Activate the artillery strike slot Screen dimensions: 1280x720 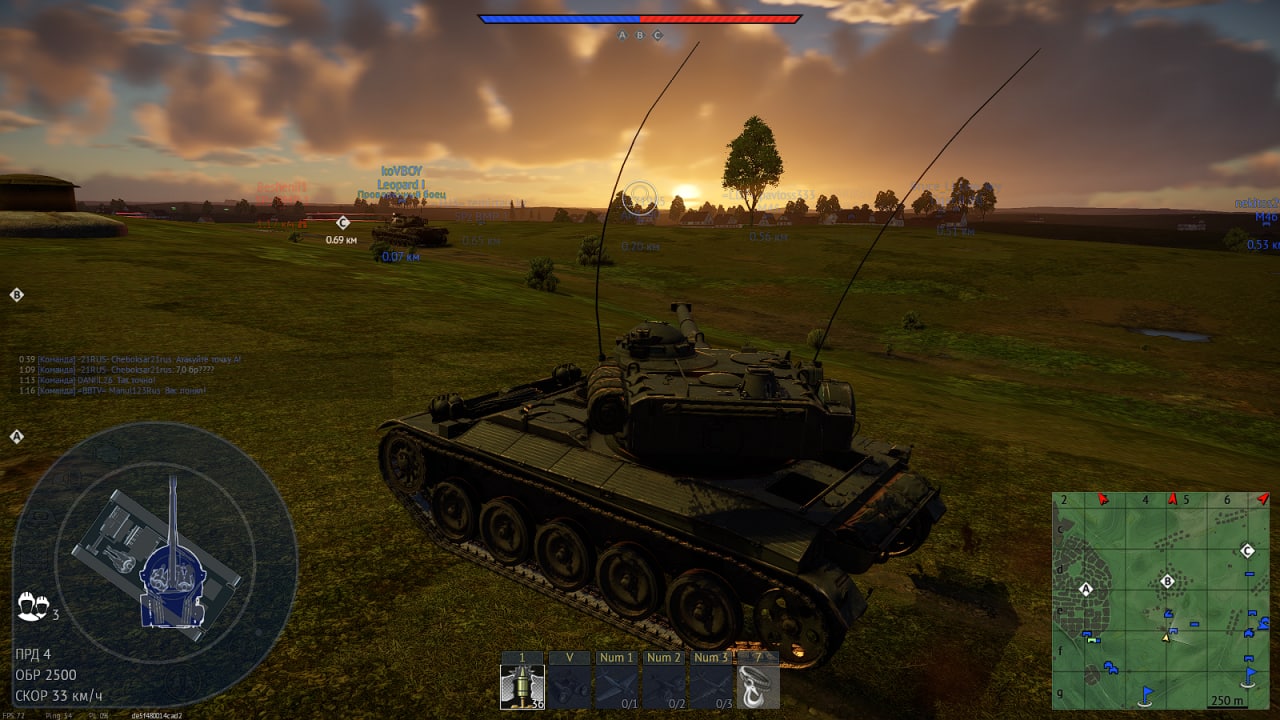(x=570, y=686)
